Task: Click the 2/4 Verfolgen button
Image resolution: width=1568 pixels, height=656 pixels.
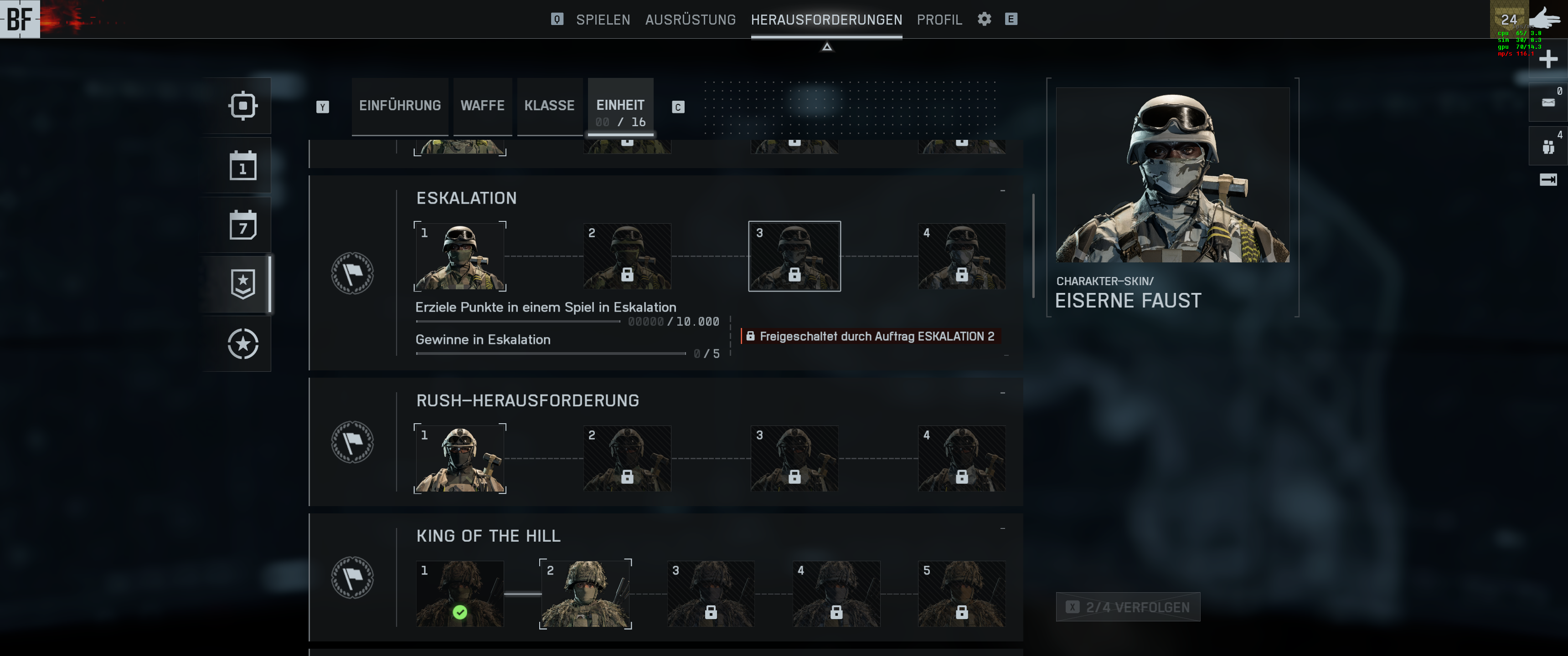Action: pos(1127,607)
